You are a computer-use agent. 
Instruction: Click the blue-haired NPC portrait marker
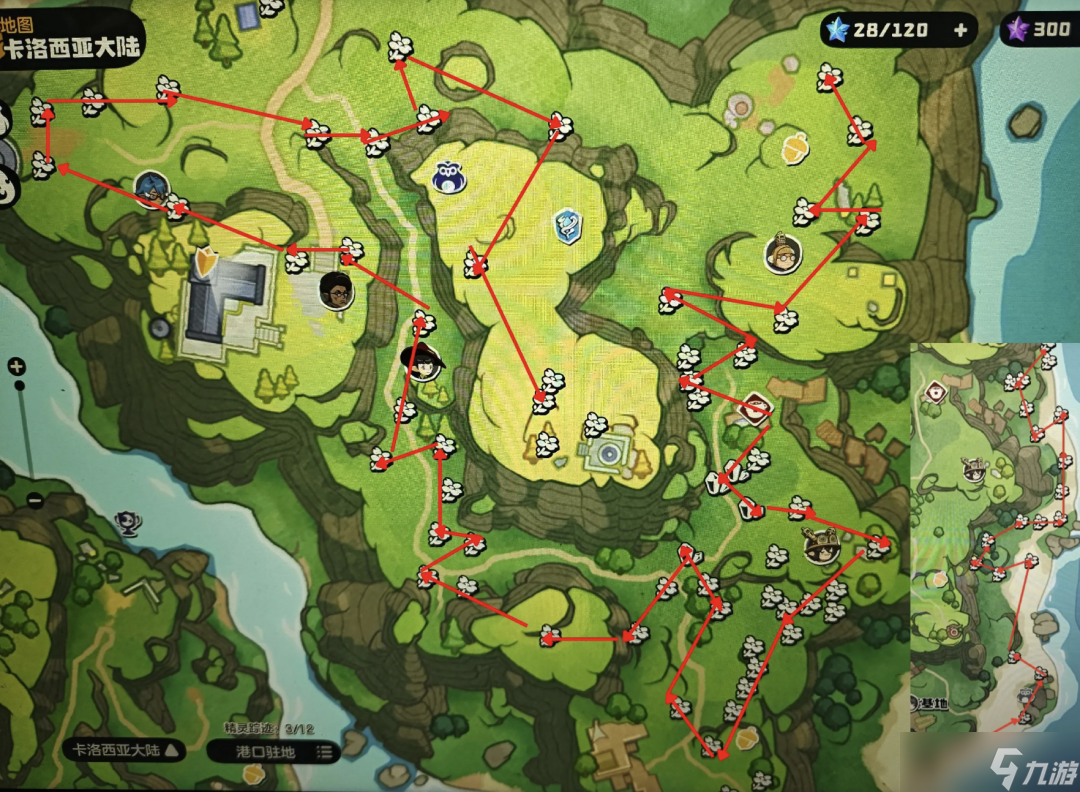(x=150, y=187)
